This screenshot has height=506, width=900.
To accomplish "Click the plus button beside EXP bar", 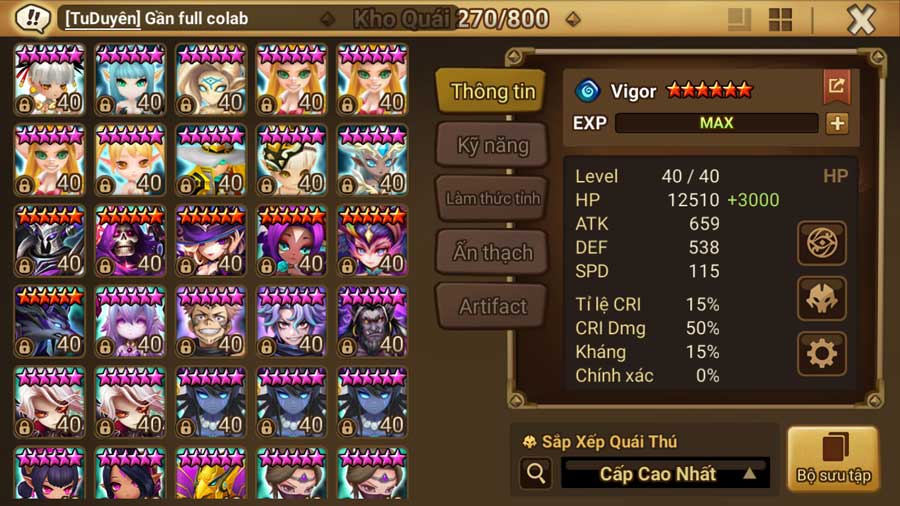I will 837,123.
